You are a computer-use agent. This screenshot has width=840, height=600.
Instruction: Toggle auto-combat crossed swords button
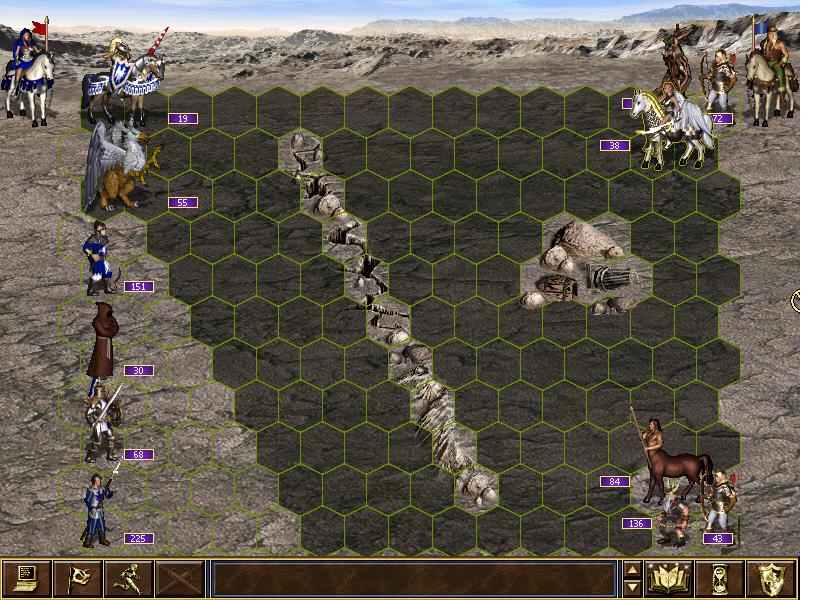point(180,578)
